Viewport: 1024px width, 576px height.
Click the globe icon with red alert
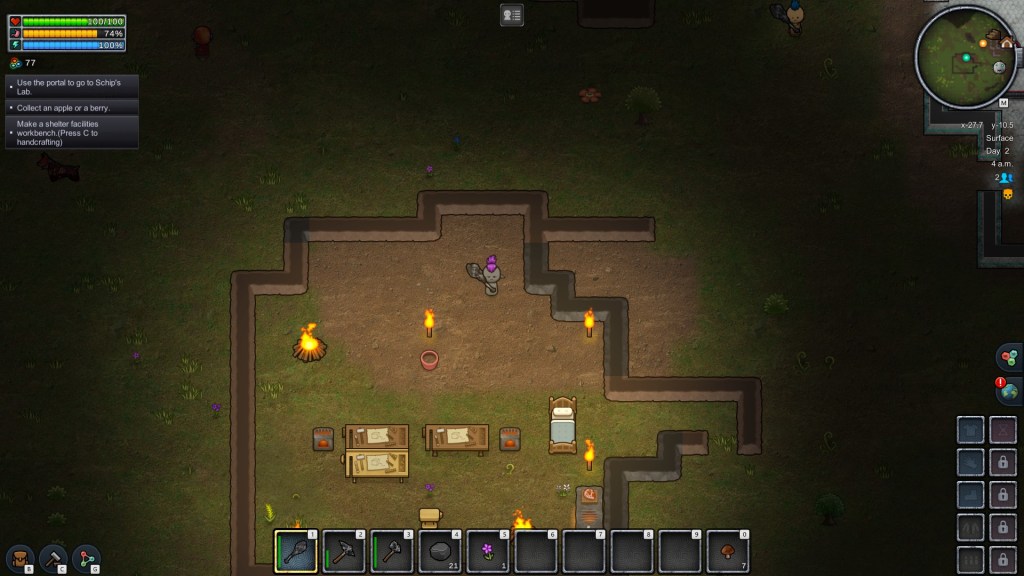pyautogui.click(x=1008, y=392)
